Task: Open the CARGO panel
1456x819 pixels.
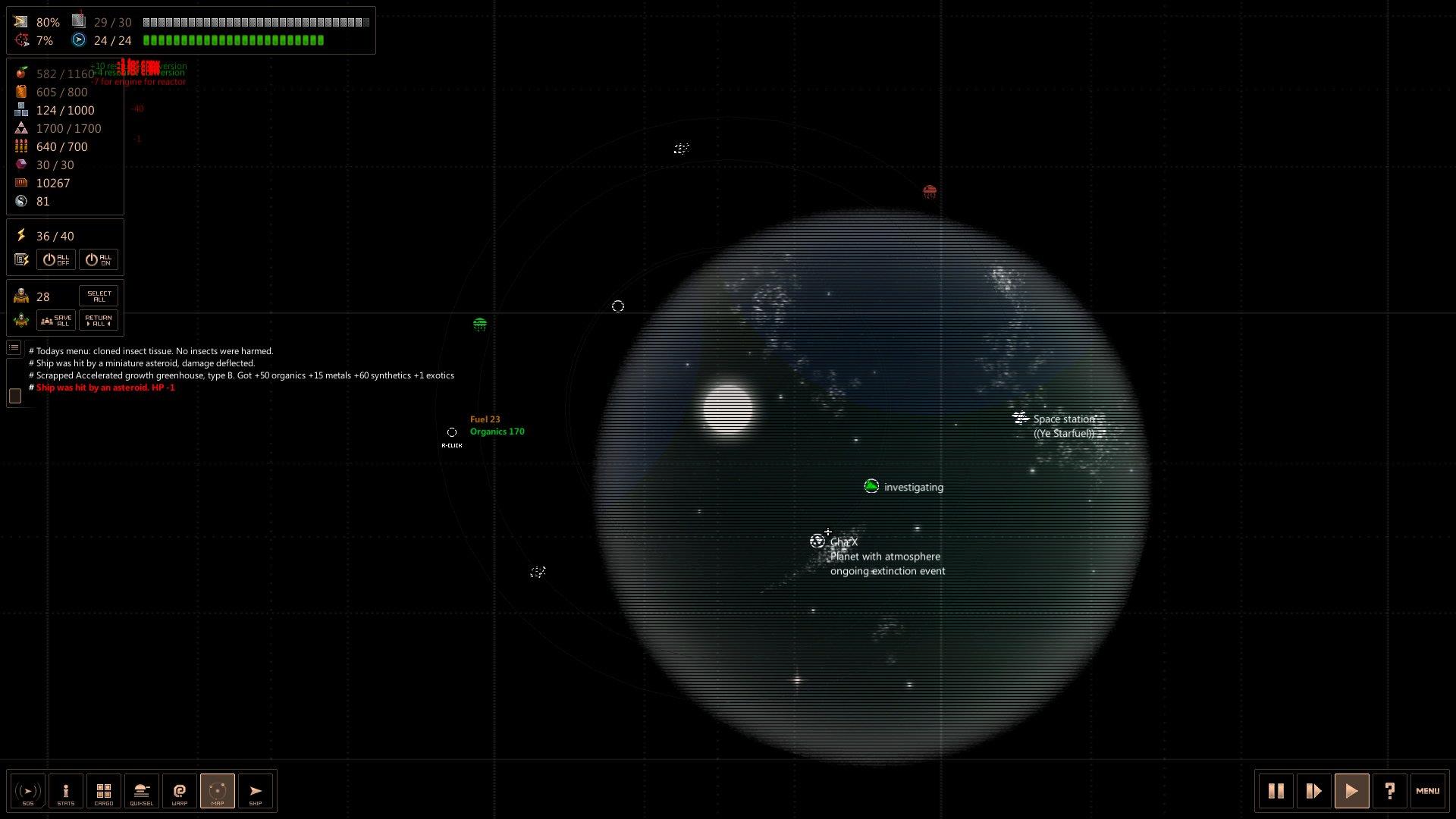Action: coord(104,791)
